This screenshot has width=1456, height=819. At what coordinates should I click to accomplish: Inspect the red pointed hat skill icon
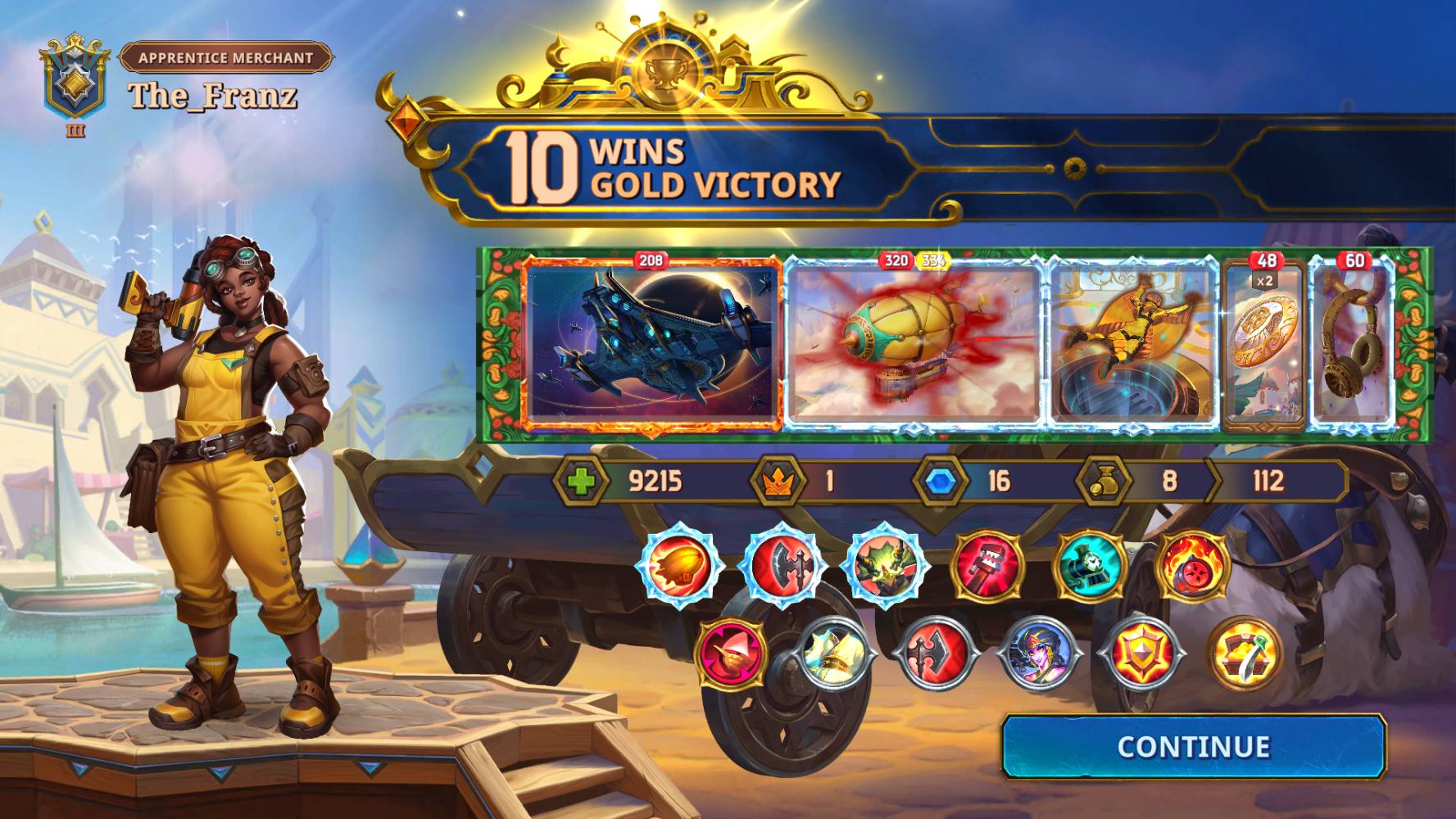pyautogui.click(x=731, y=654)
